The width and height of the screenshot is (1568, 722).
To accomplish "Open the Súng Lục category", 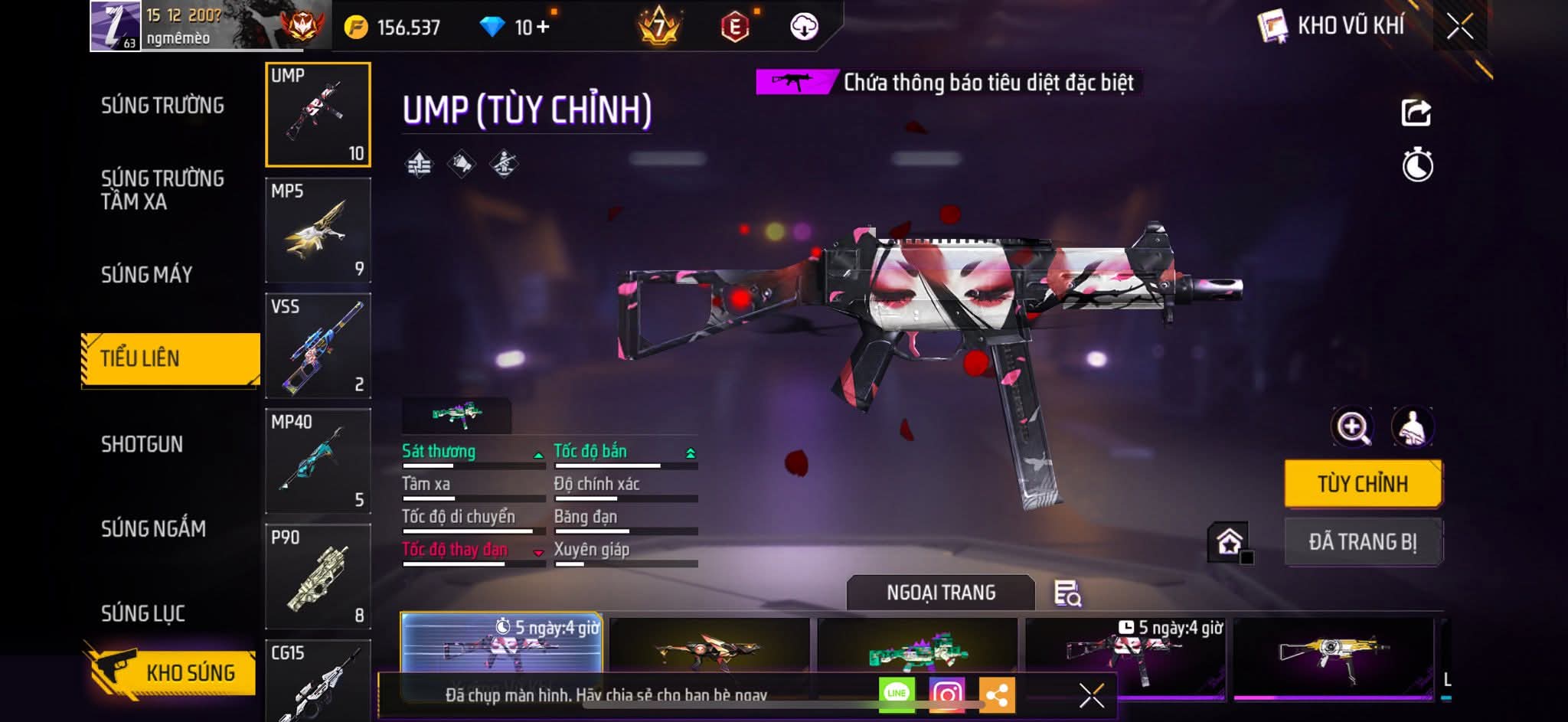I will [143, 613].
